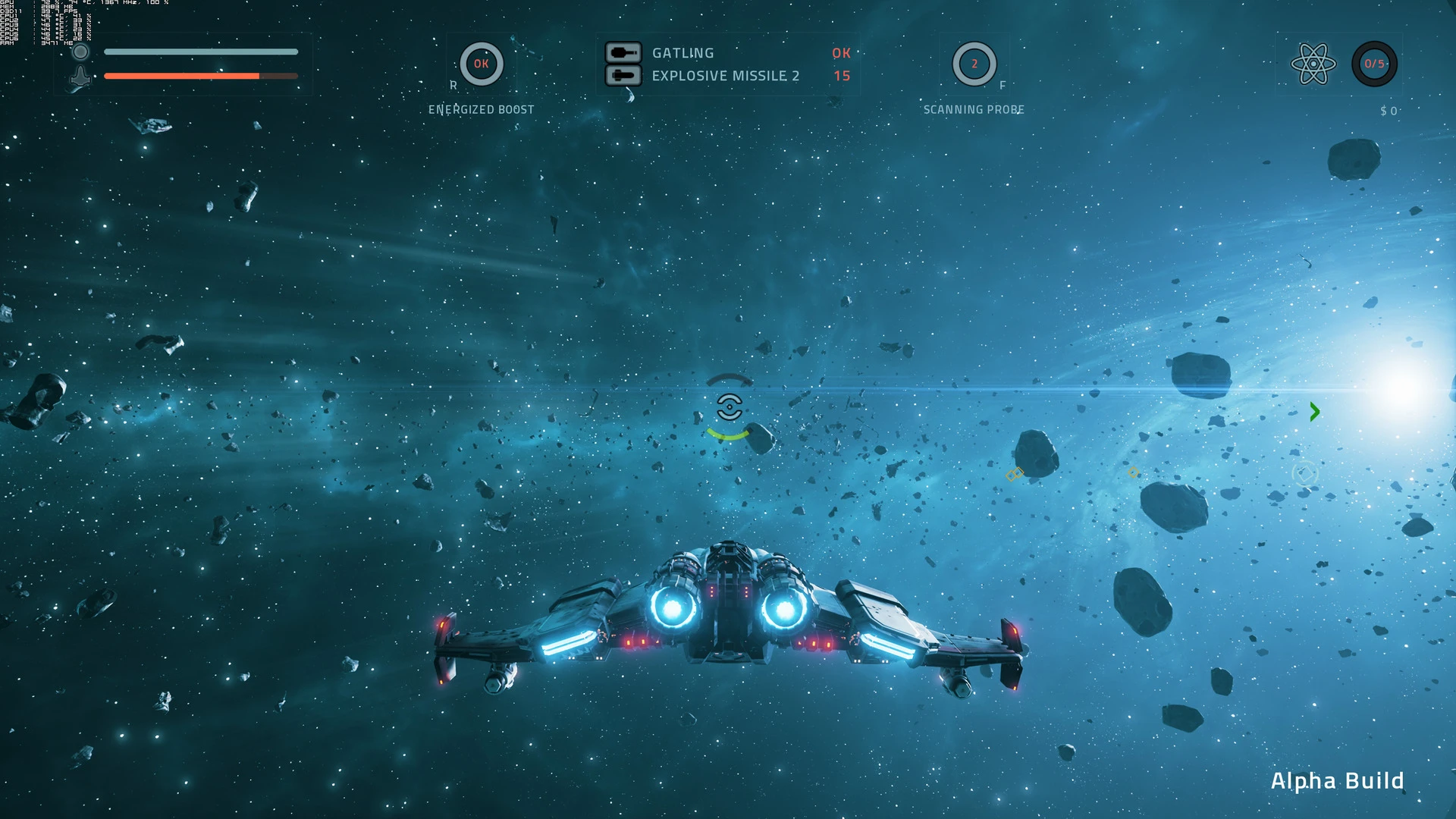
Task: Click the Explosive Missile ammo count 15
Action: pyautogui.click(x=842, y=76)
